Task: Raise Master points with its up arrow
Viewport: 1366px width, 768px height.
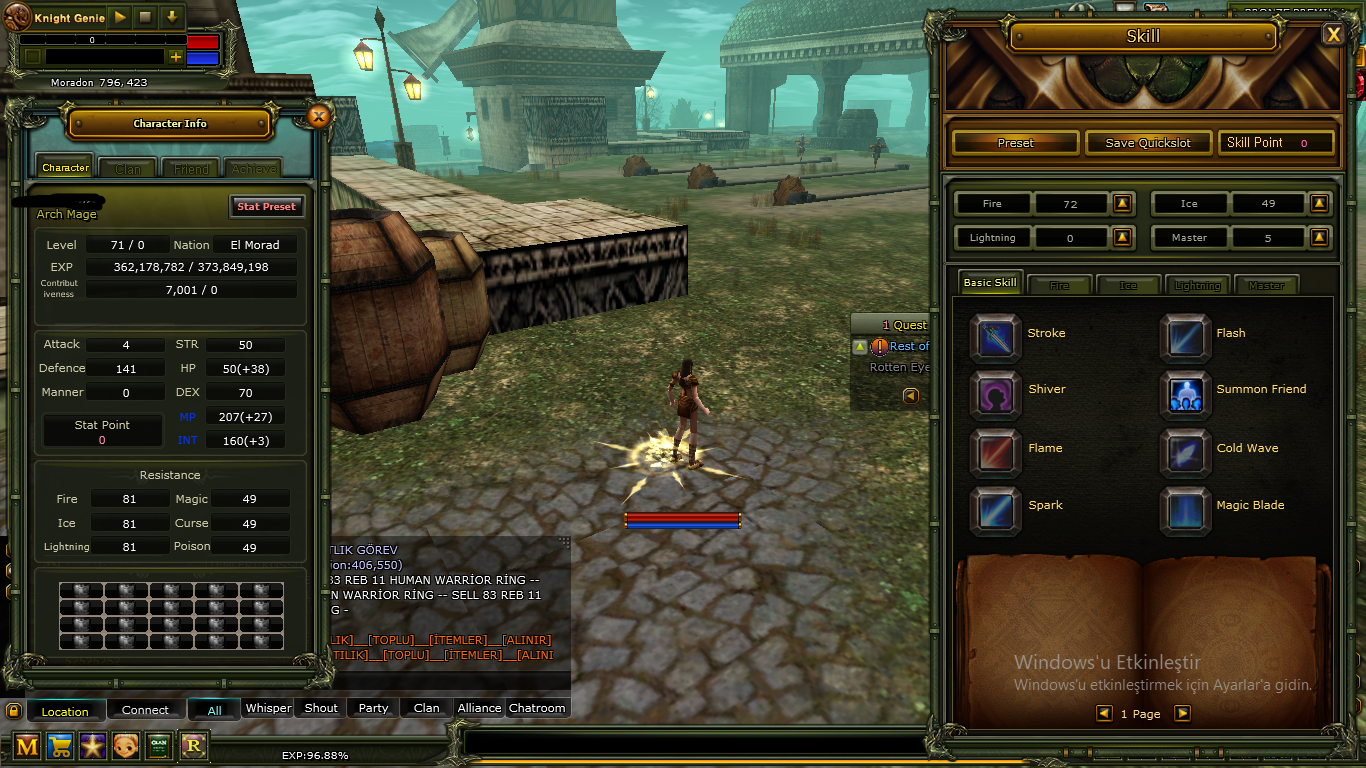Action: coord(1318,237)
